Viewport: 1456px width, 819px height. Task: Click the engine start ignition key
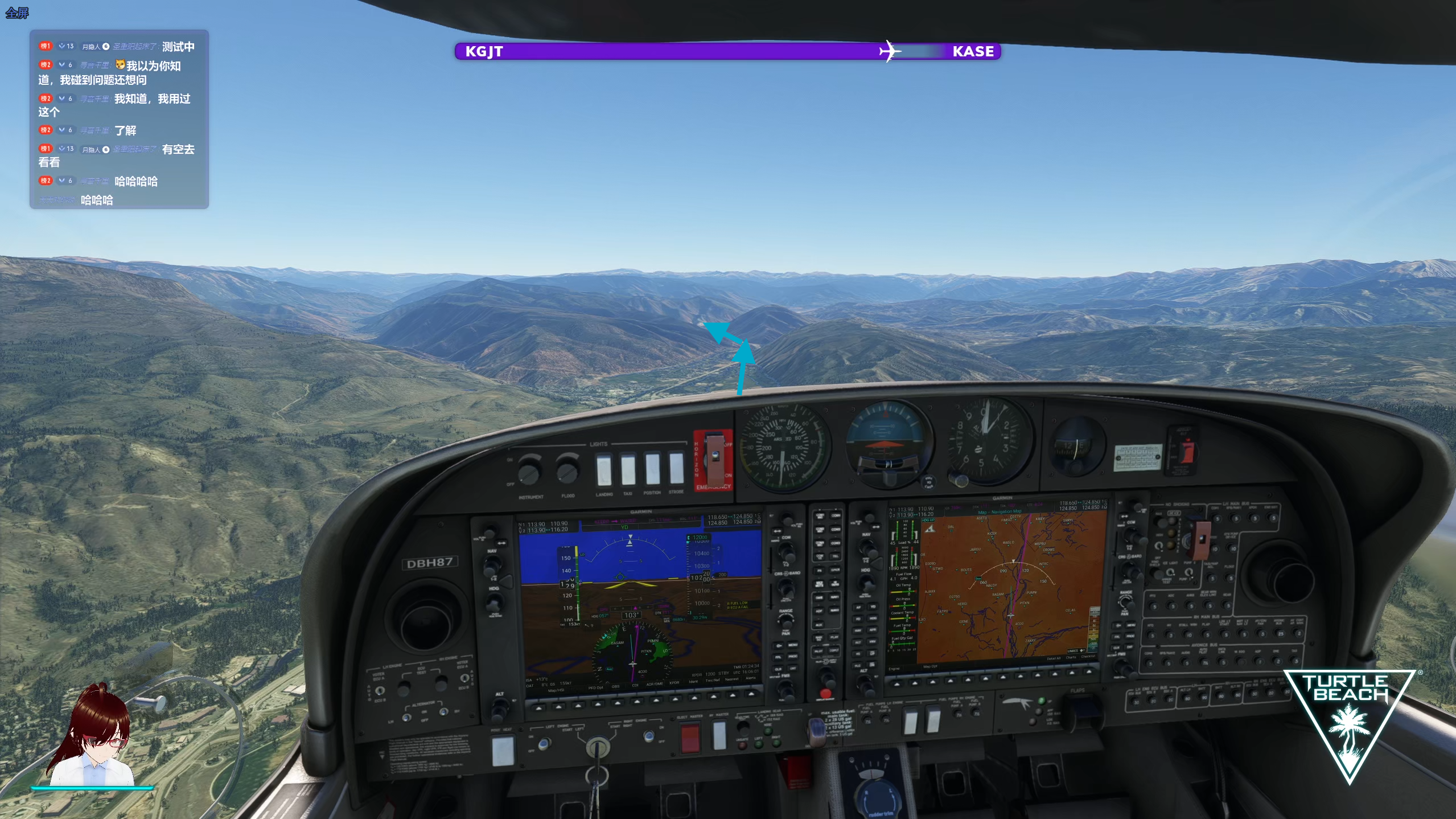[x=597, y=747]
